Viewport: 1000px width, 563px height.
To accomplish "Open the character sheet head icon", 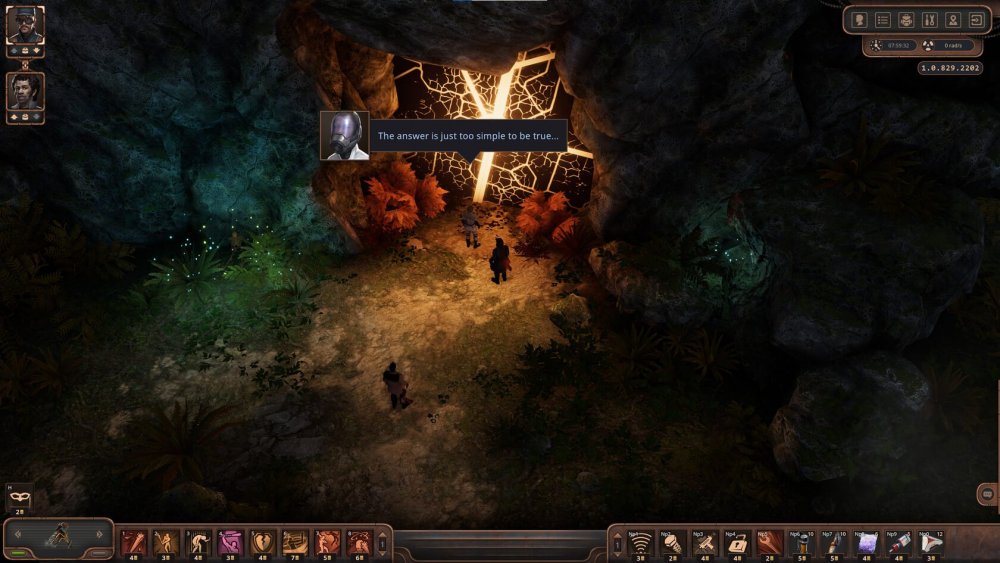I will (x=858, y=19).
